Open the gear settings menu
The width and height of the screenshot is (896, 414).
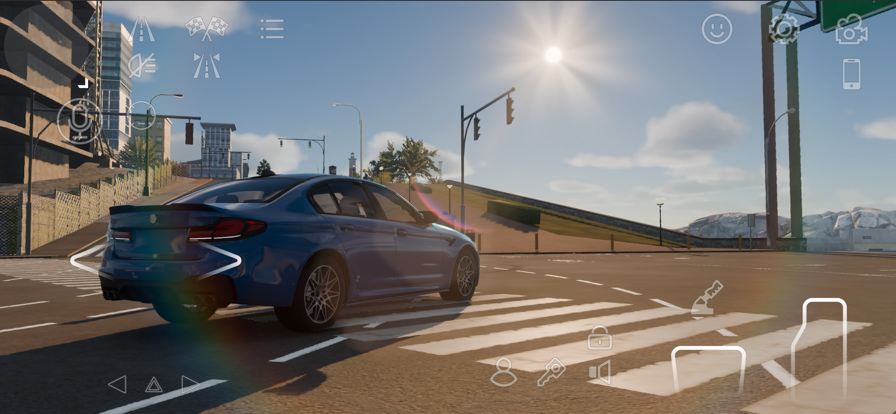[x=783, y=29]
